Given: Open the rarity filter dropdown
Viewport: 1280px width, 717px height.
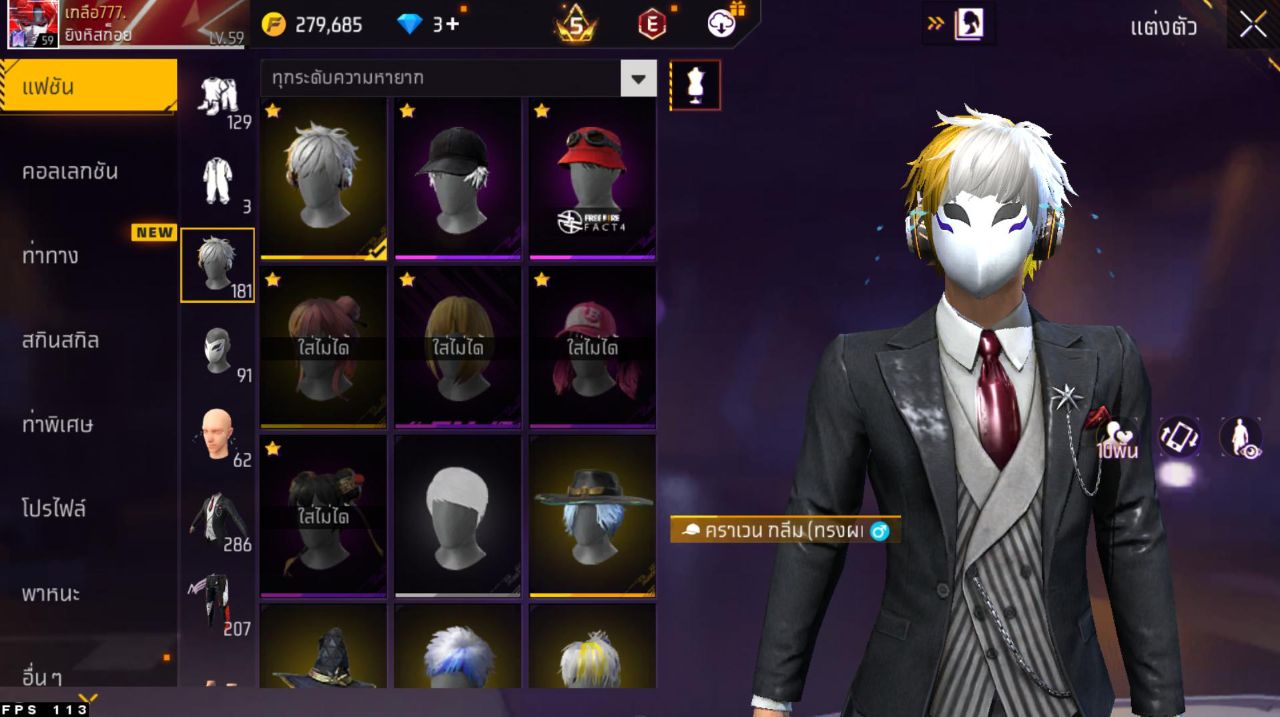Looking at the screenshot, I should pos(638,78).
